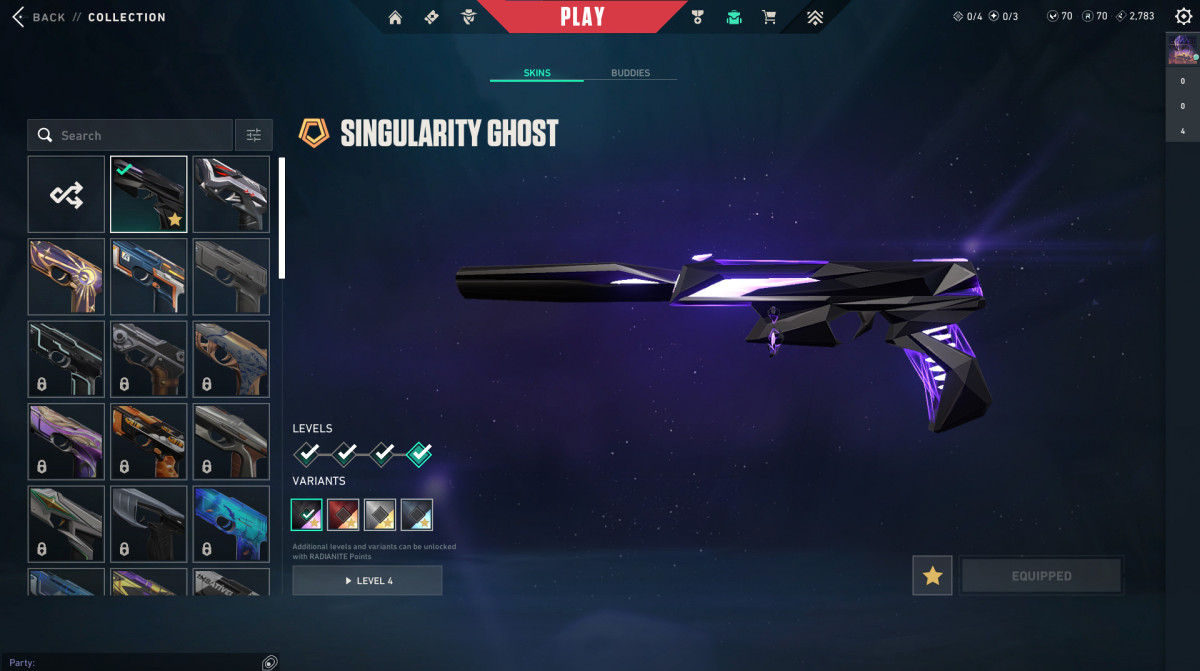Open the store cart icon
This screenshot has width=1200, height=671.
(x=769, y=17)
